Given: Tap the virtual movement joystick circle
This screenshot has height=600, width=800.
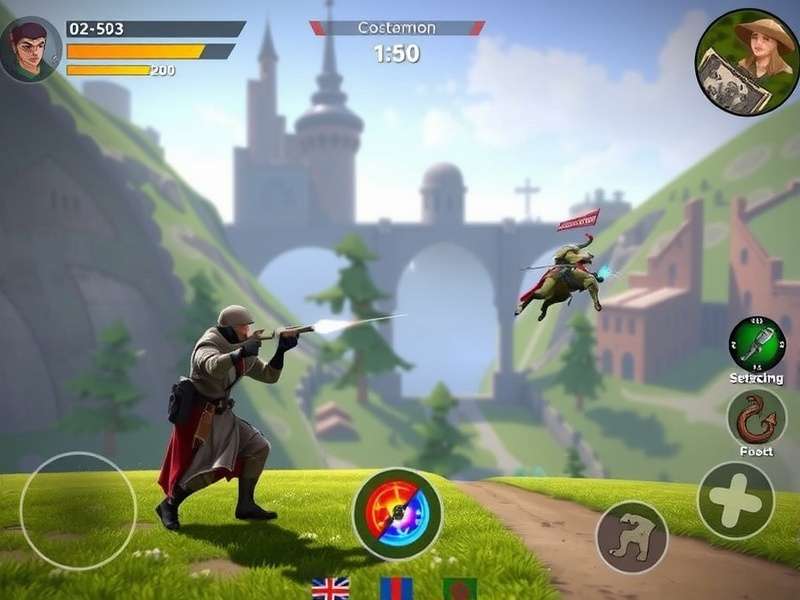Looking at the screenshot, I should click(78, 511).
